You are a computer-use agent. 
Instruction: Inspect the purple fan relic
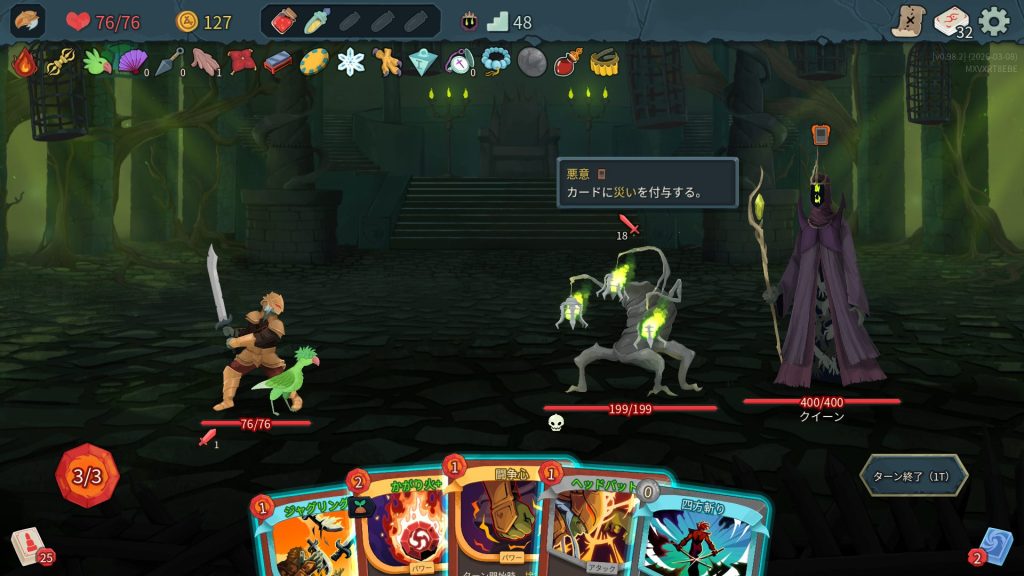(131, 62)
